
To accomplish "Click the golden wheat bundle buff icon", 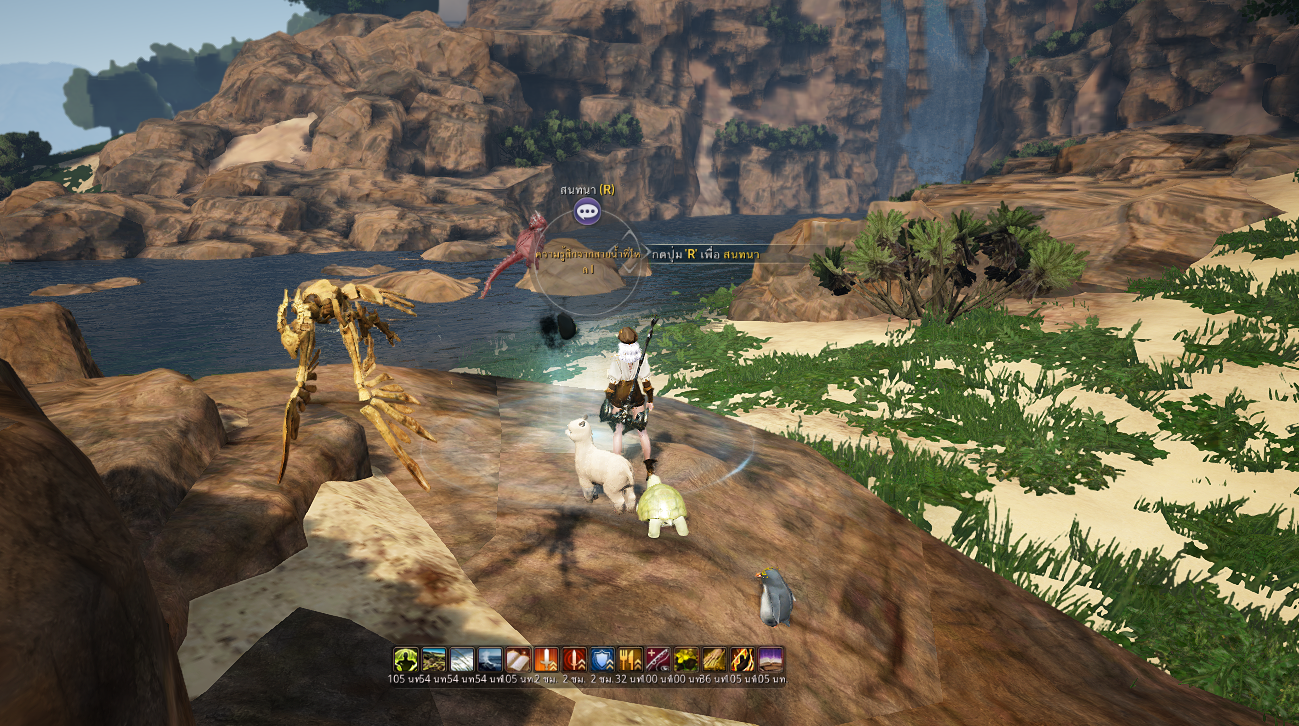I will coord(713,659).
